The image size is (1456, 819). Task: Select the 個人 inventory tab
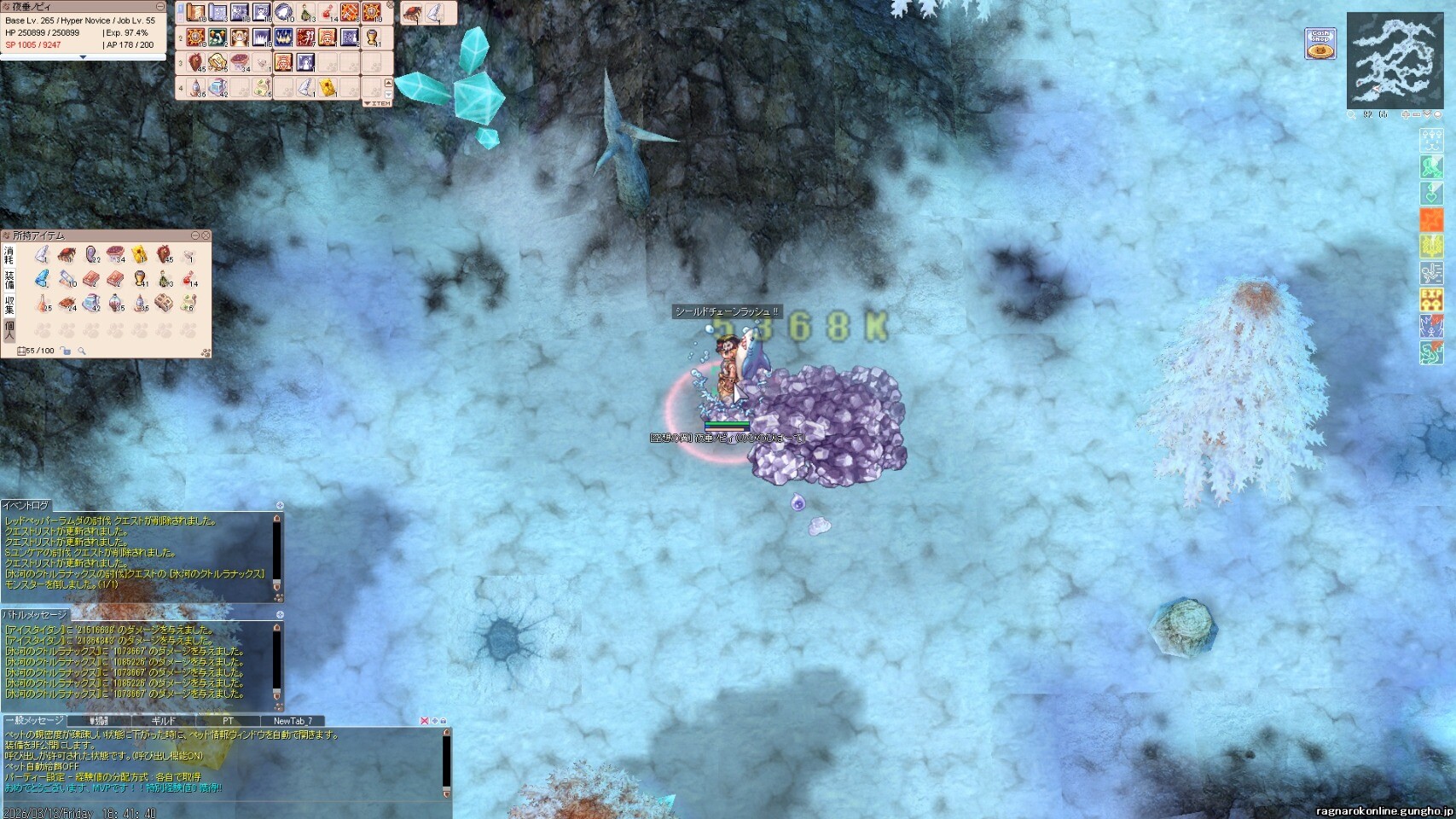coord(9,329)
